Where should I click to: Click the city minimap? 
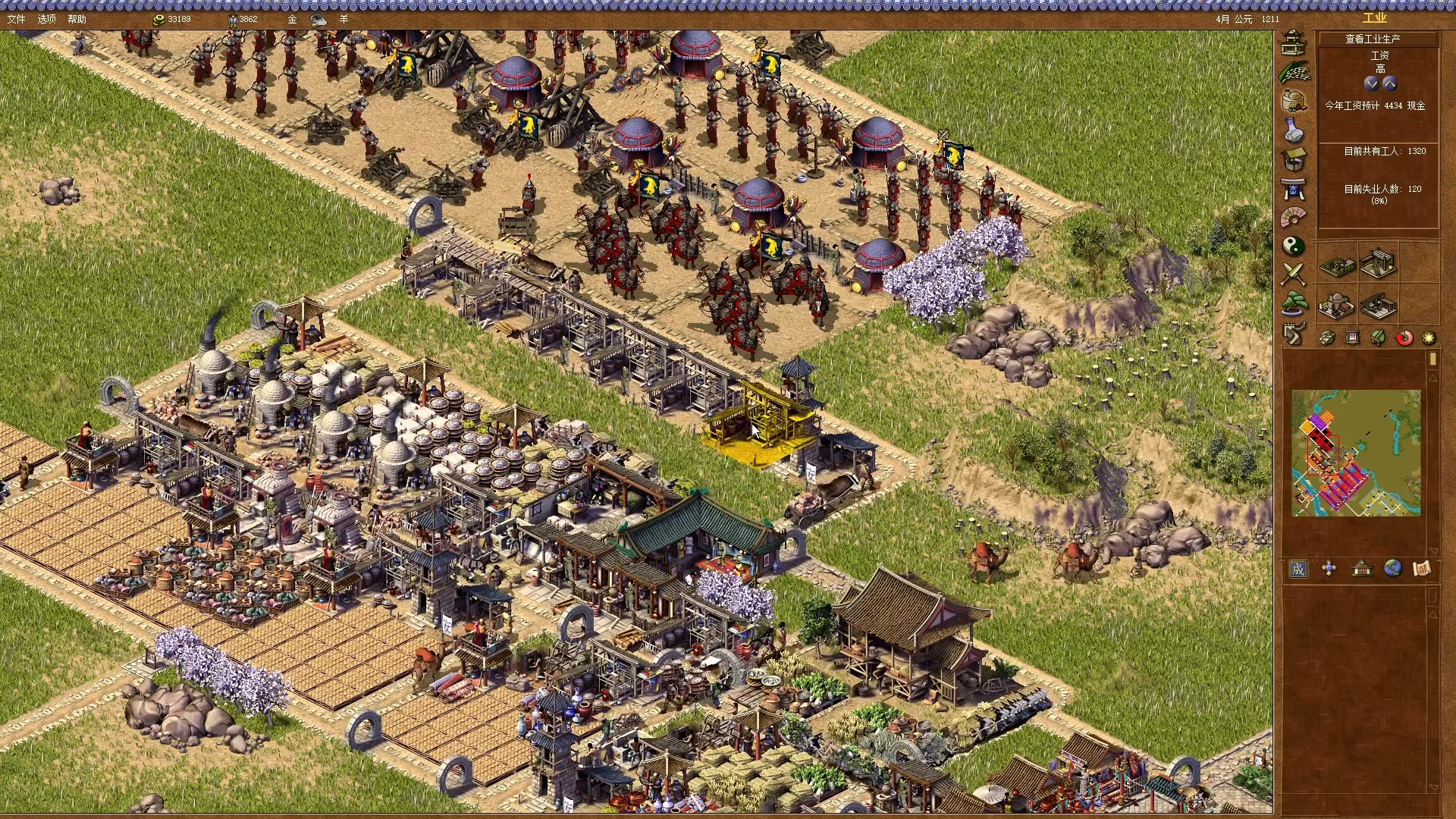pos(1356,453)
